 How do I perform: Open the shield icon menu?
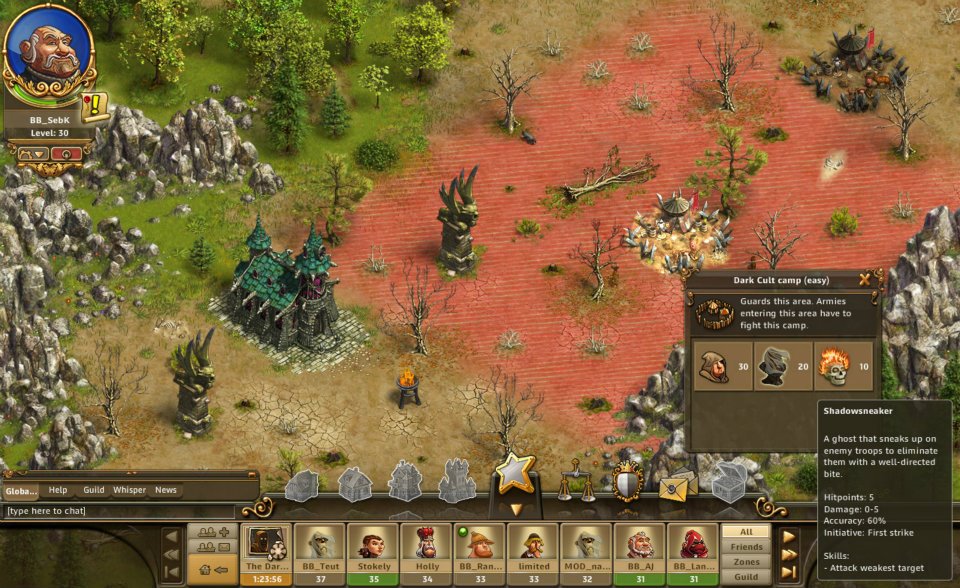click(x=627, y=482)
